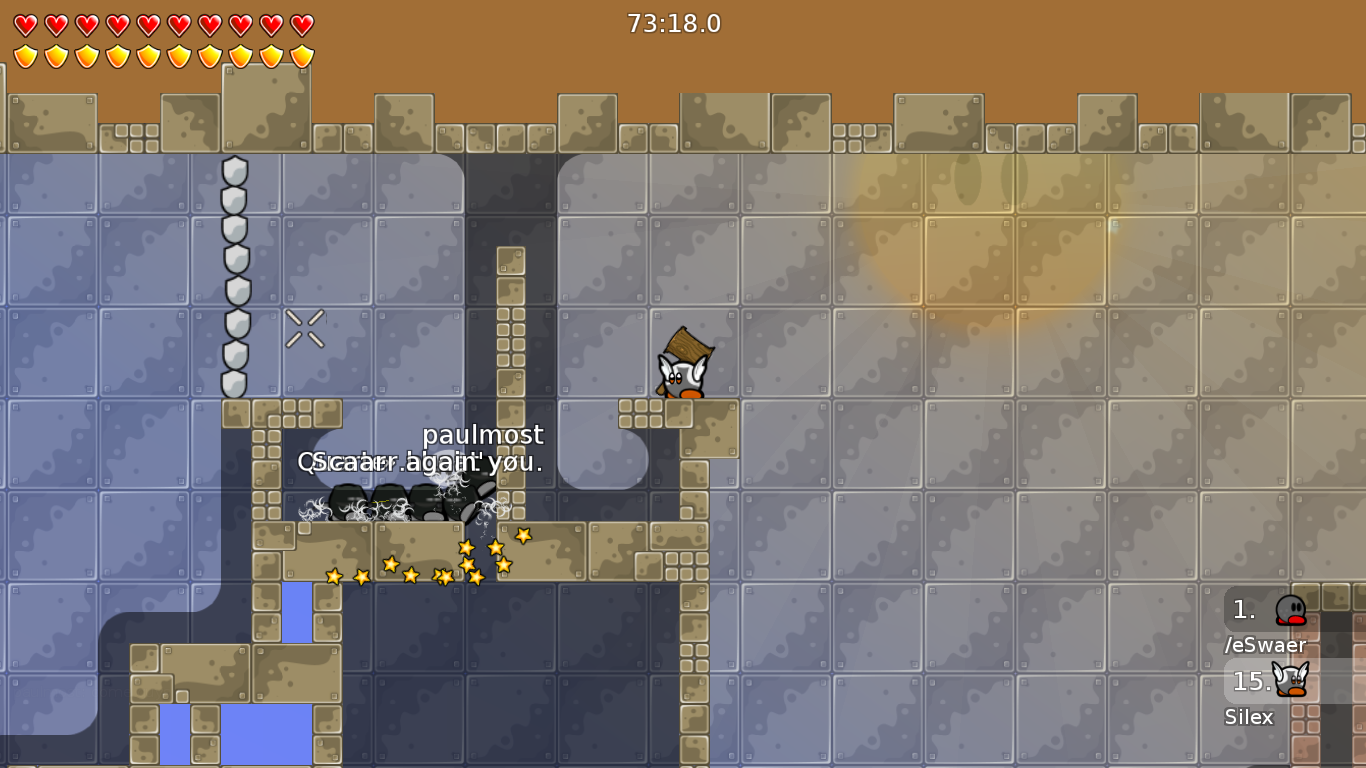Click the bottom armor pickup above the platform

click(236, 379)
